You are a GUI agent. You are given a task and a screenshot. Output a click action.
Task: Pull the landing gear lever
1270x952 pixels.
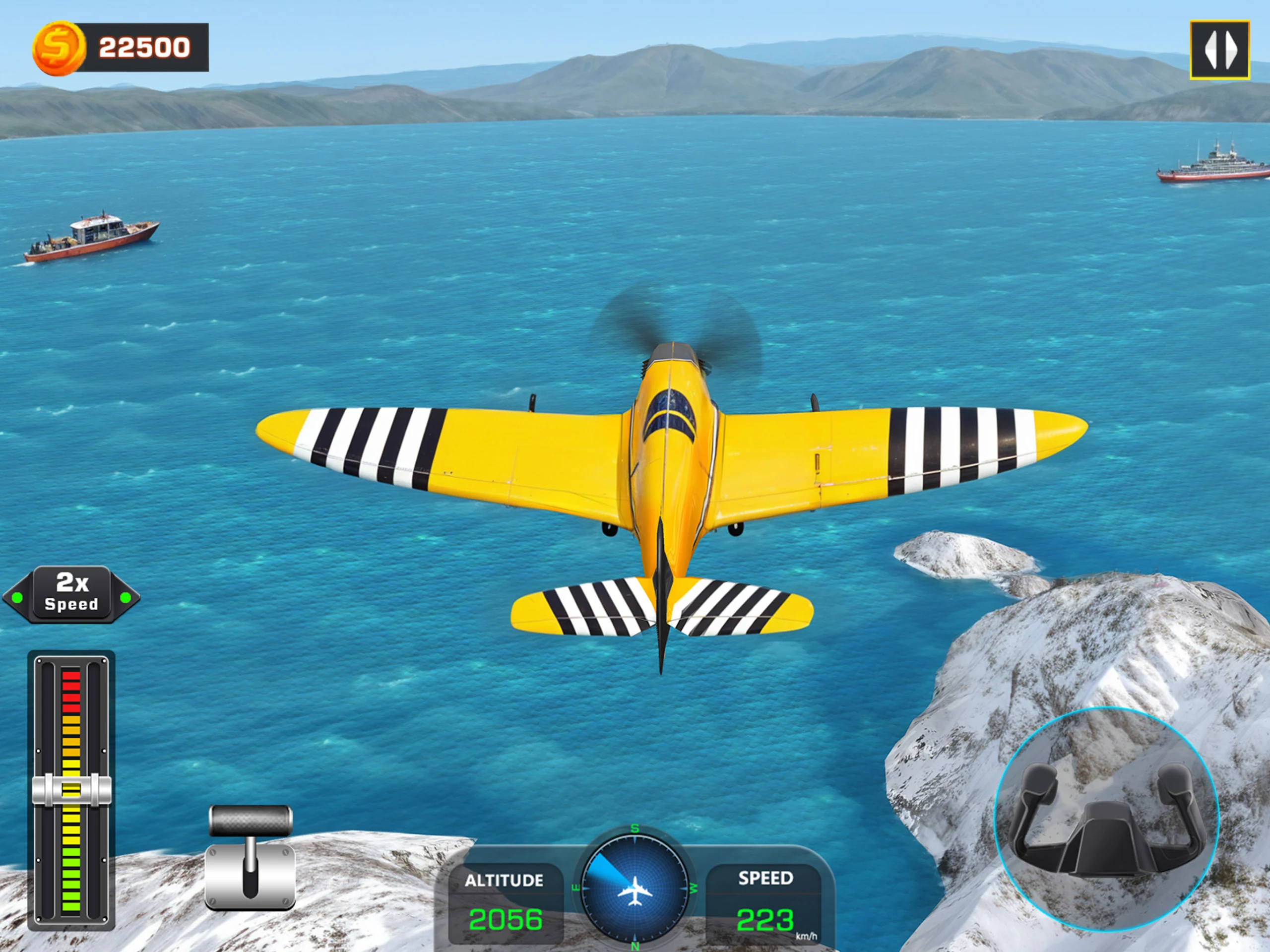click(x=251, y=856)
